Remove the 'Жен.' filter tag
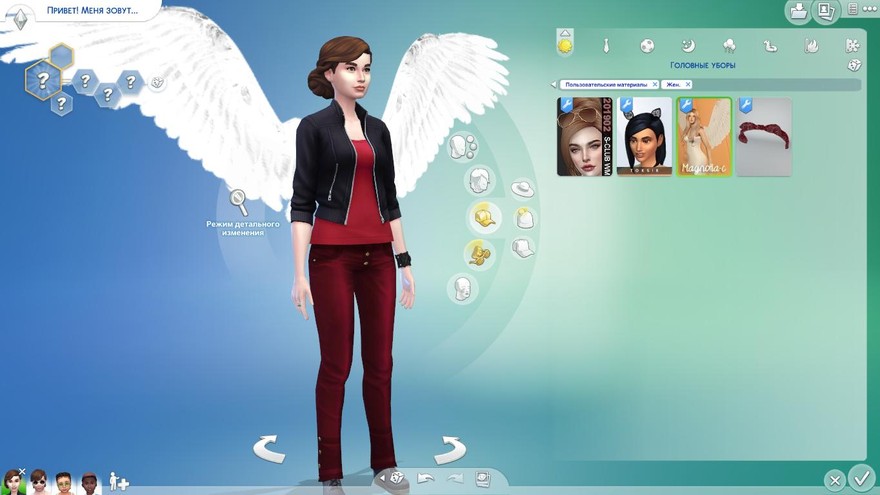Screen dimensions: 880x495 click(688, 85)
